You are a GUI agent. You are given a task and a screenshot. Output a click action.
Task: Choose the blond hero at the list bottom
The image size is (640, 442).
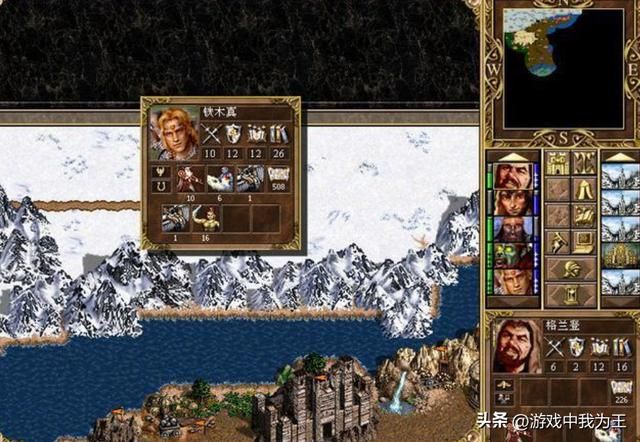click(x=512, y=283)
